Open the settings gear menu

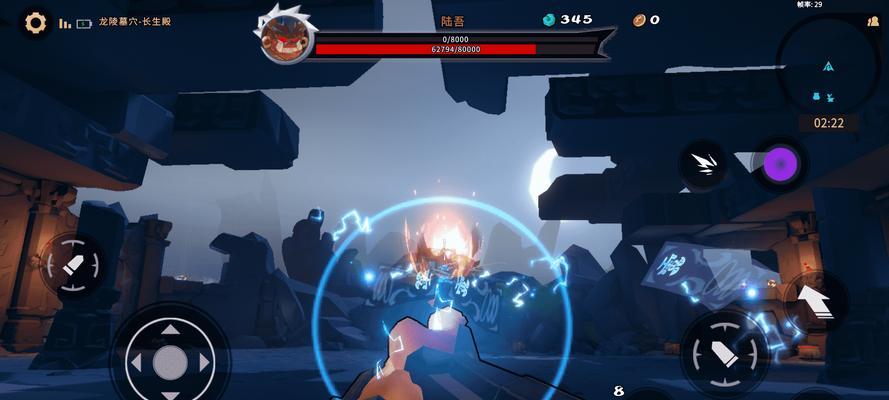pyautogui.click(x=36, y=23)
